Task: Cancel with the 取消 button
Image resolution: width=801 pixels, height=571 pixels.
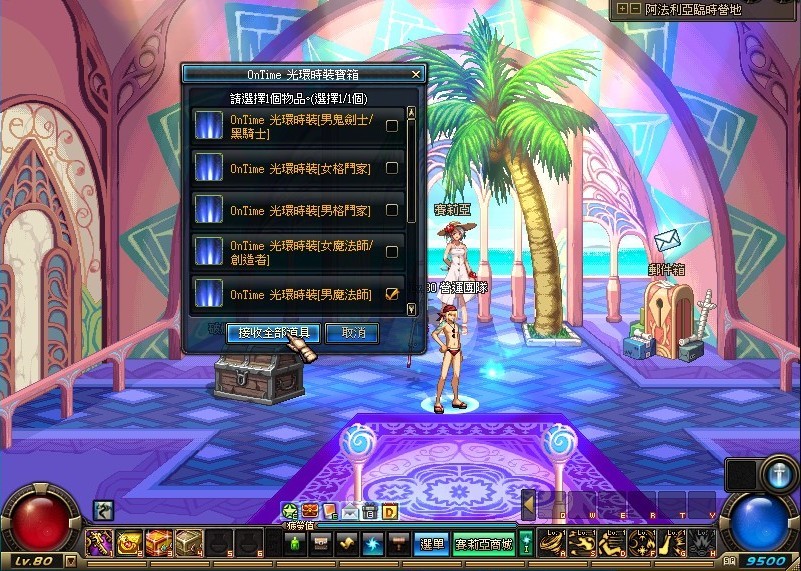Action: [352, 332]
